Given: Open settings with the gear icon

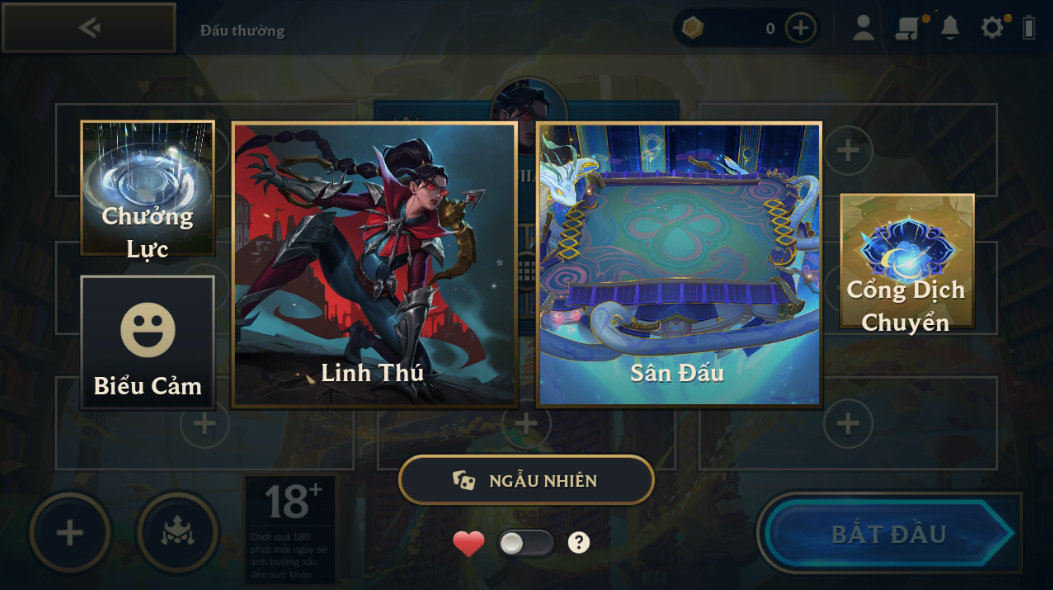Looking at the screenshot, I should click(992, 28).
